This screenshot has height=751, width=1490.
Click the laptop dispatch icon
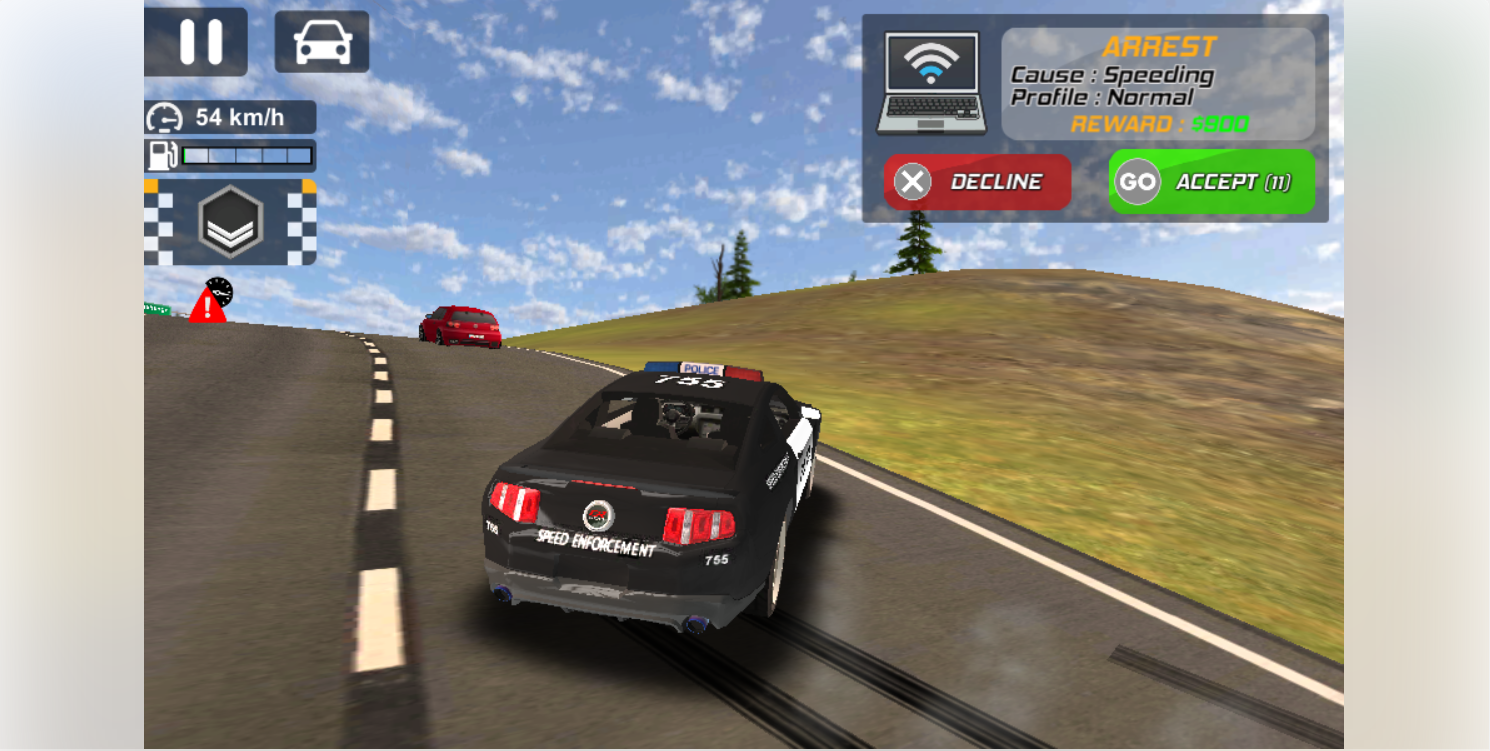931,84
